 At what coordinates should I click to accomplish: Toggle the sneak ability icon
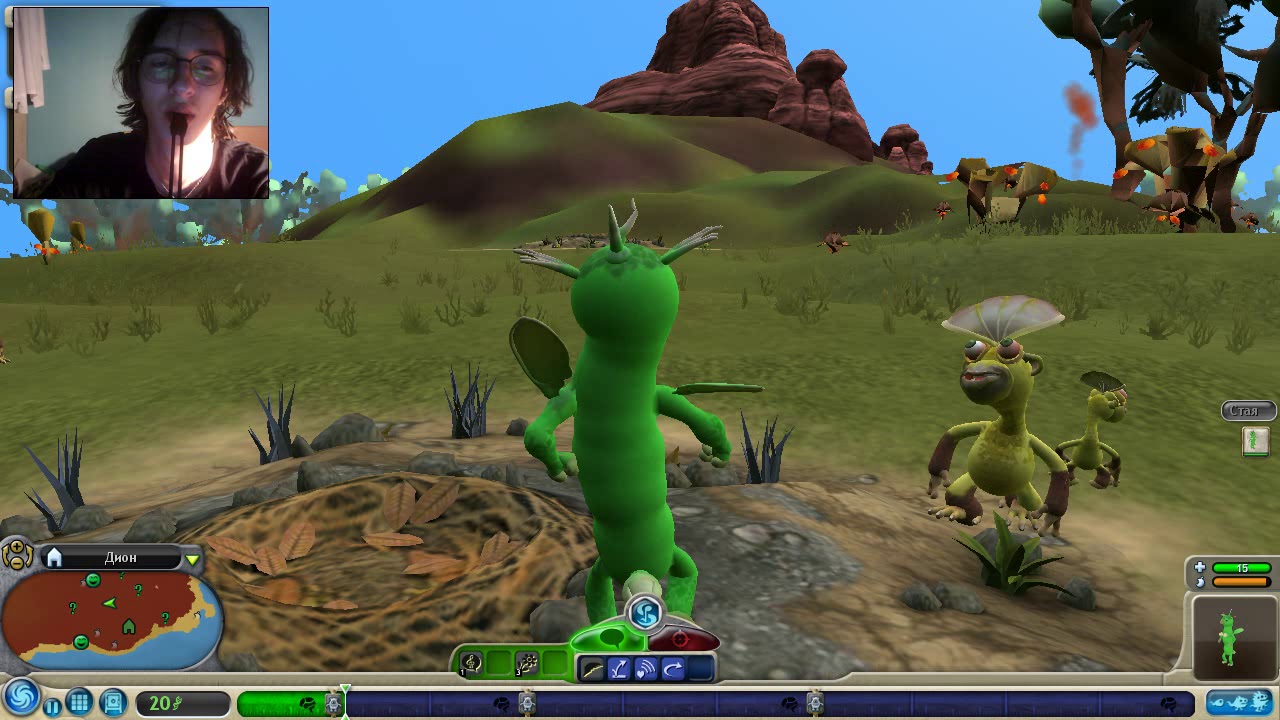click(592, 669)
